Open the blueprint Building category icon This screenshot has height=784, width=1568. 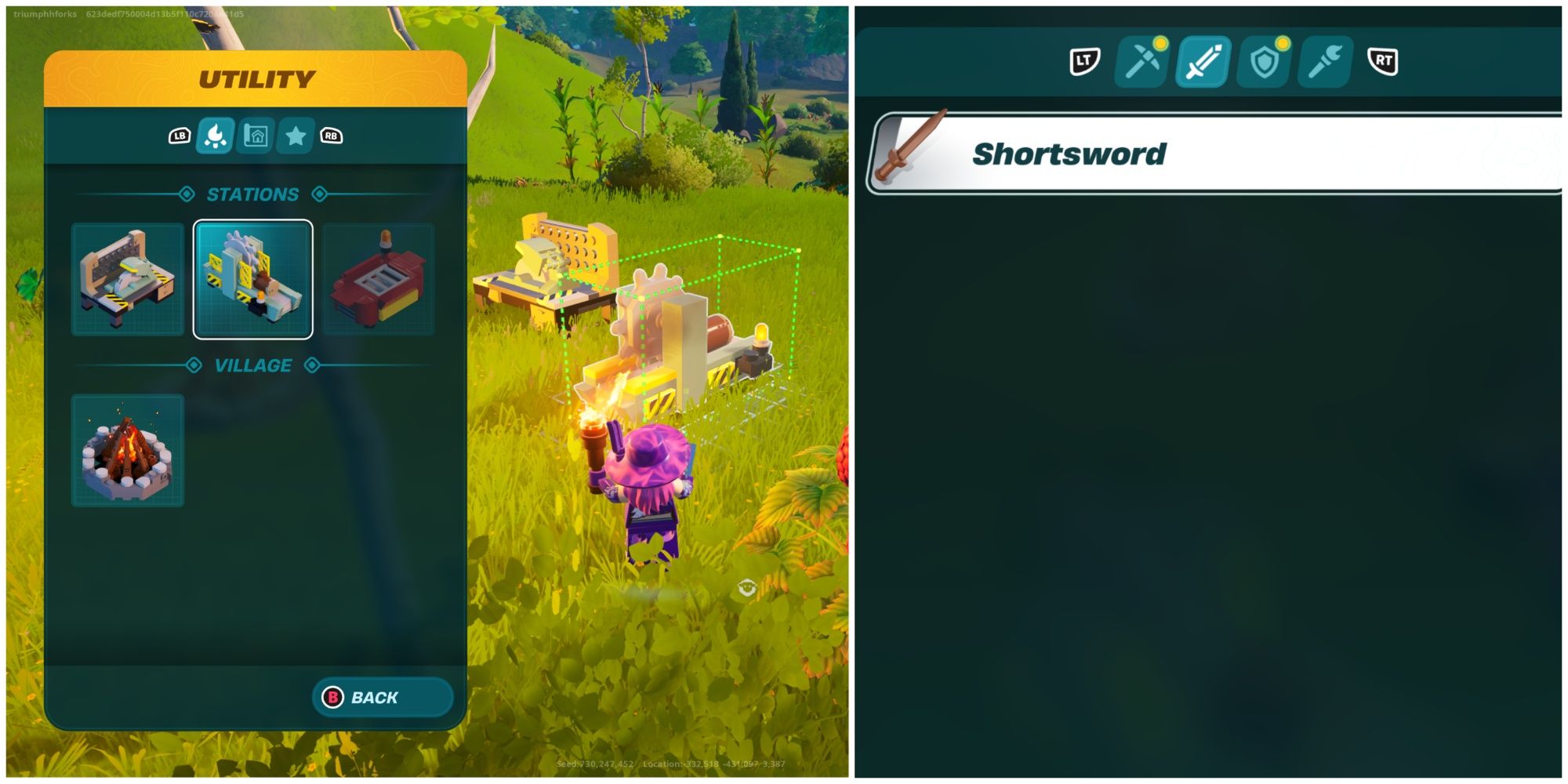point(256,136)
